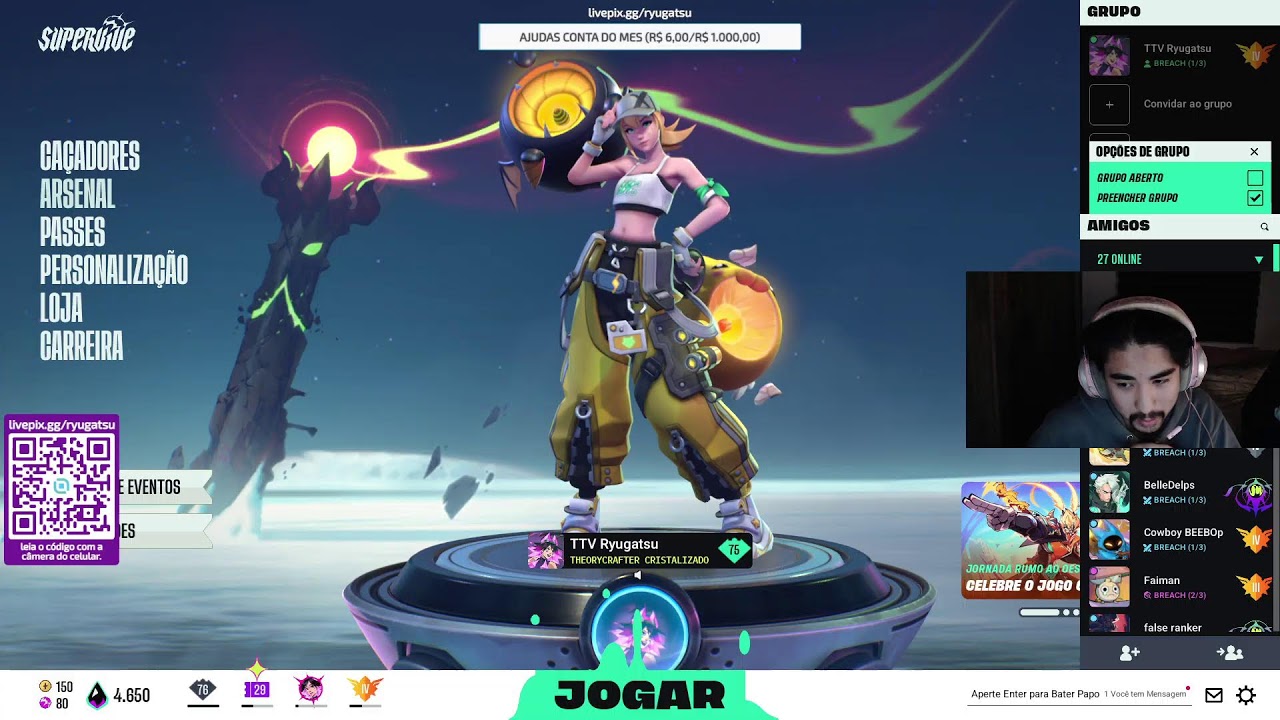Open settings with the gear icon
The height and width of the screenshot is (720, 1280).
point(1246,695)
